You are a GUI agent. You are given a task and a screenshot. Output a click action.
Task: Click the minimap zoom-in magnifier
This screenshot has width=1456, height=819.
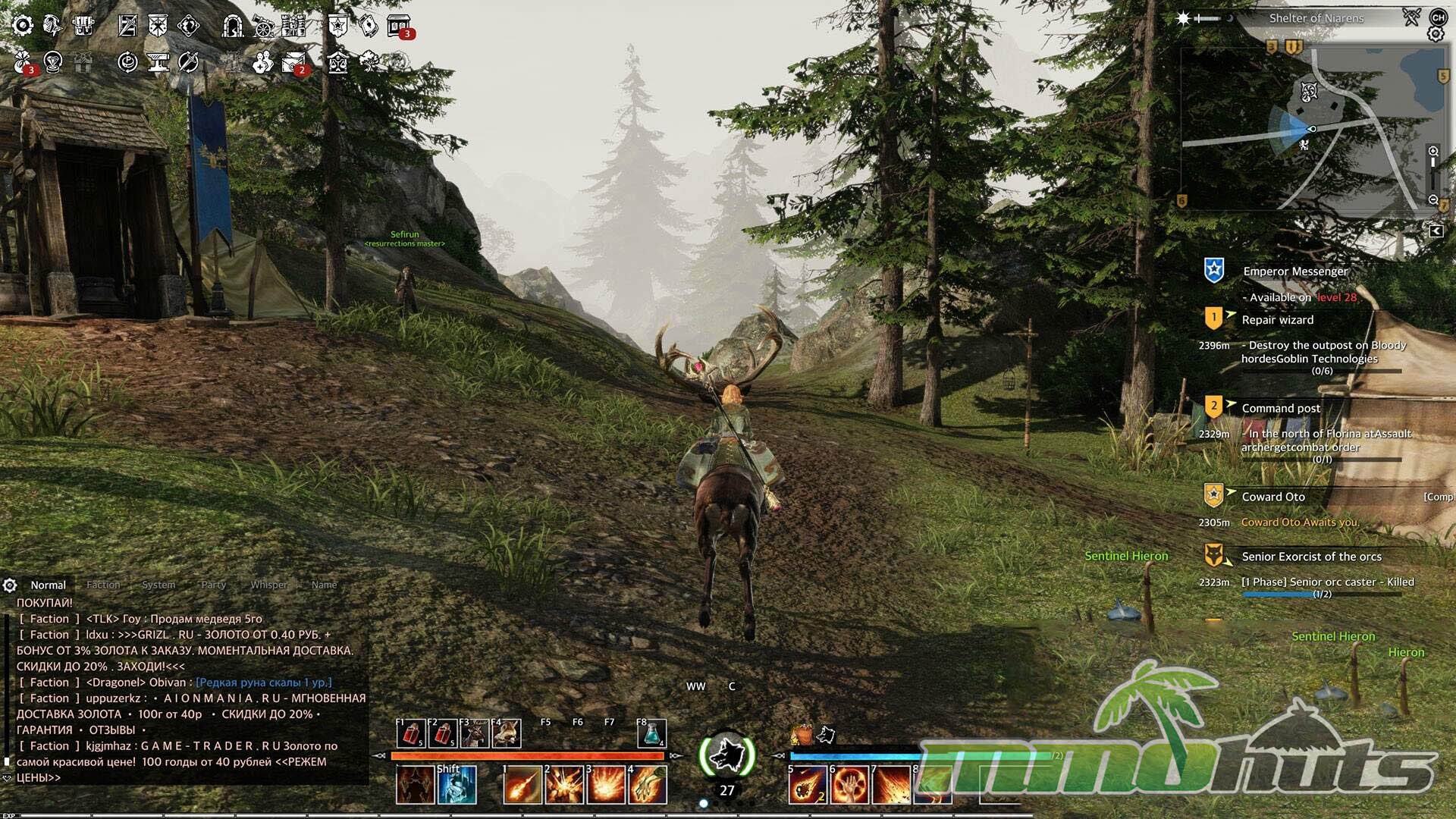[x=1432, y=151]
